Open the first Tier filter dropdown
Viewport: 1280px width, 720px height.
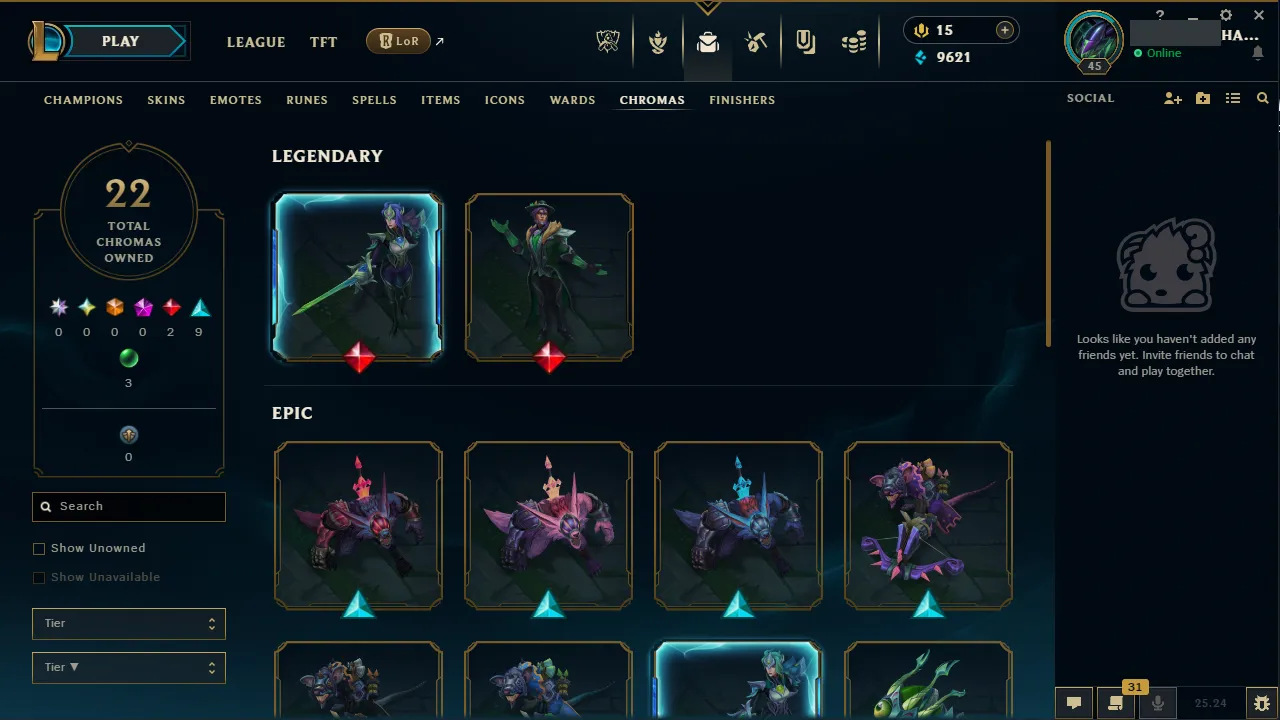(128, 623)
